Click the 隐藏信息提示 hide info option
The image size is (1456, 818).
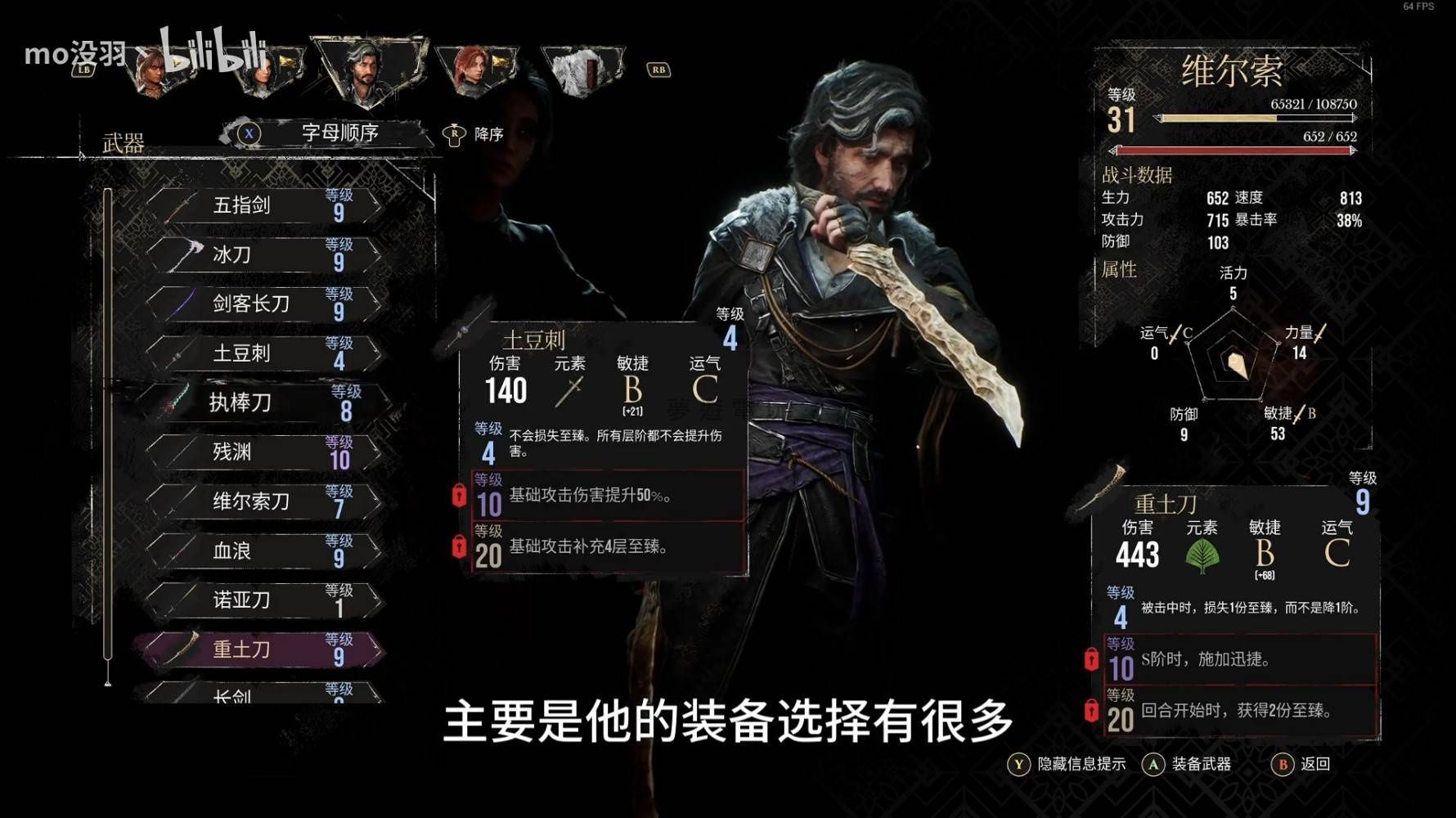coord(1067,764)
